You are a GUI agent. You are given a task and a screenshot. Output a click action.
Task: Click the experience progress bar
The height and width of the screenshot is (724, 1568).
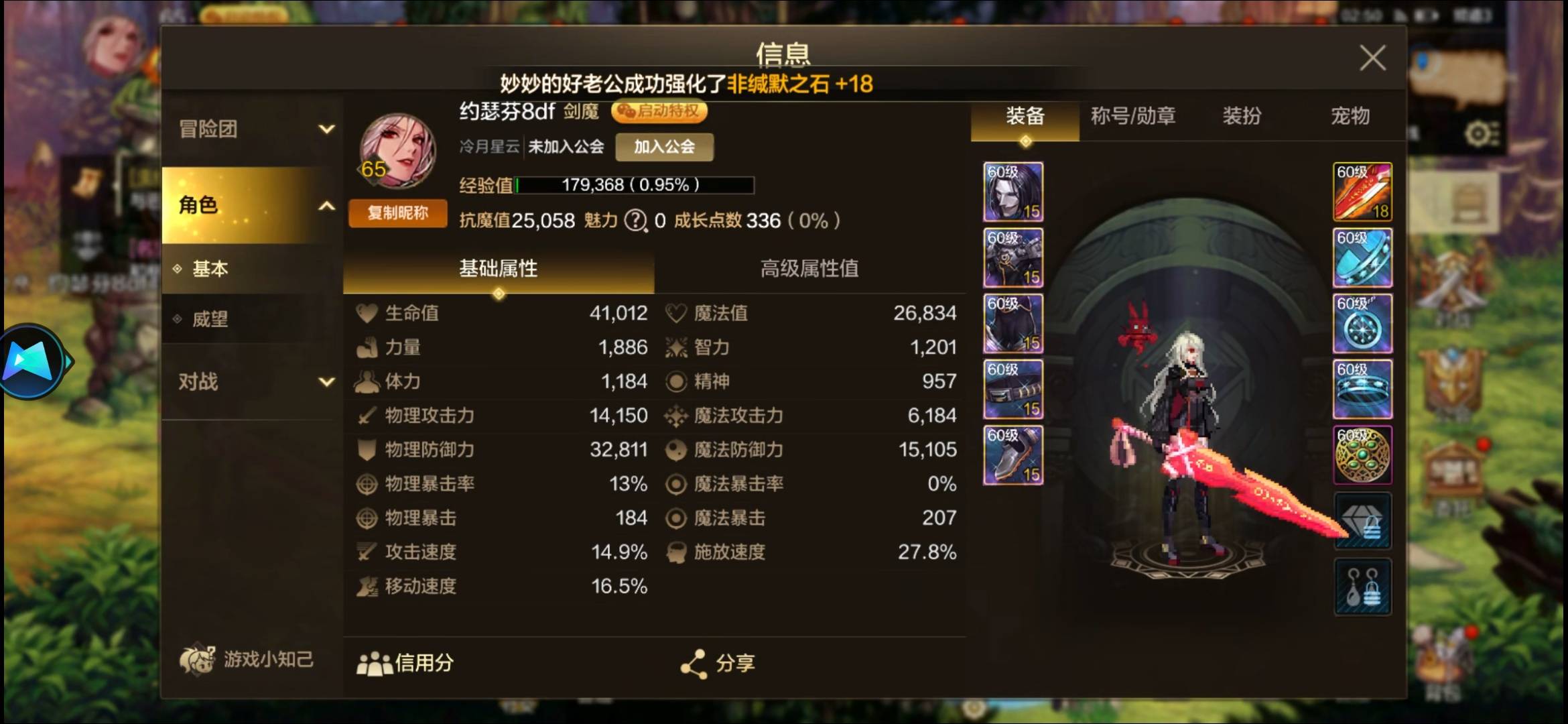(x=633, y=186)
